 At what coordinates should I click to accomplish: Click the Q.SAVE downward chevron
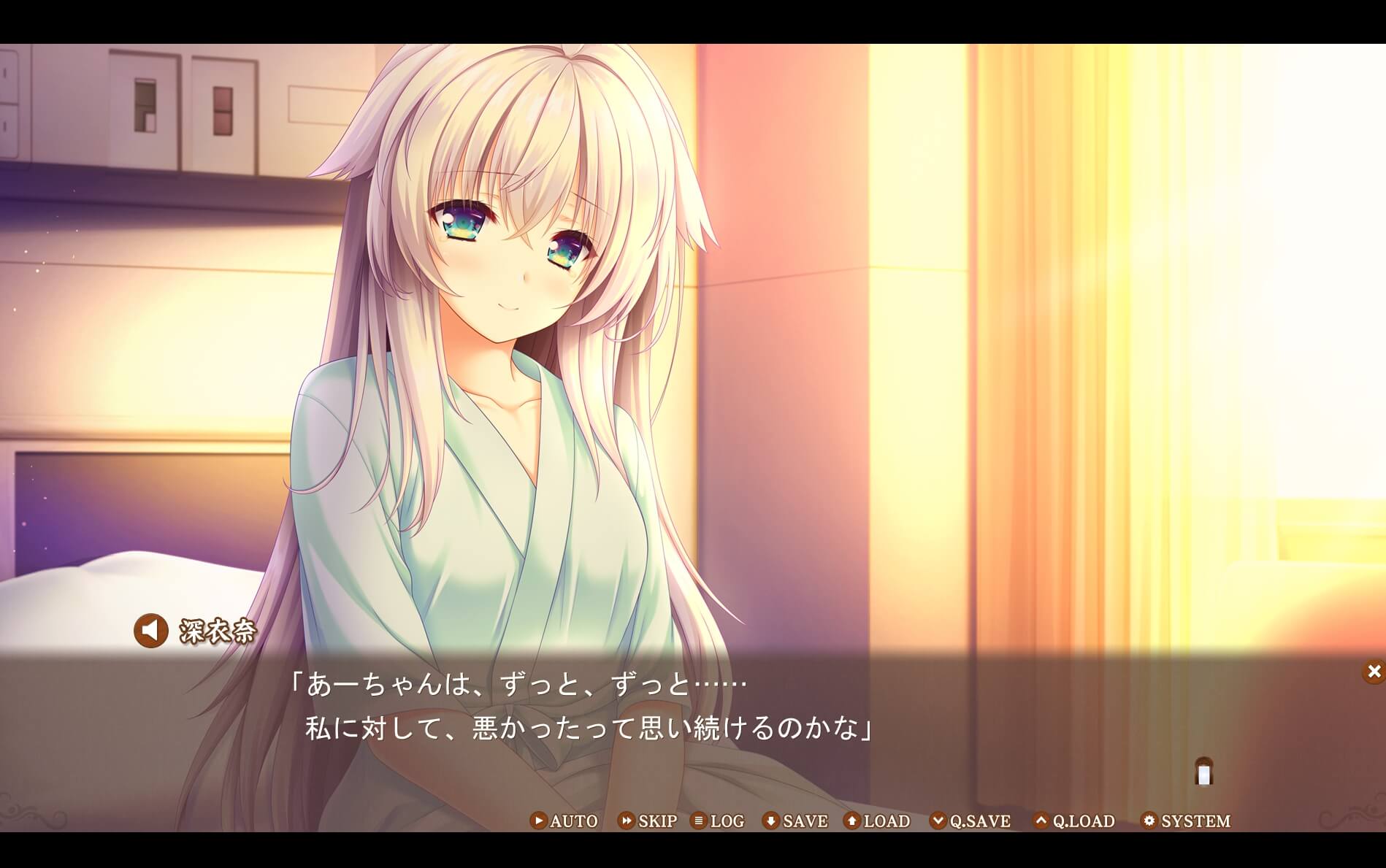click(x=939, y=821)
